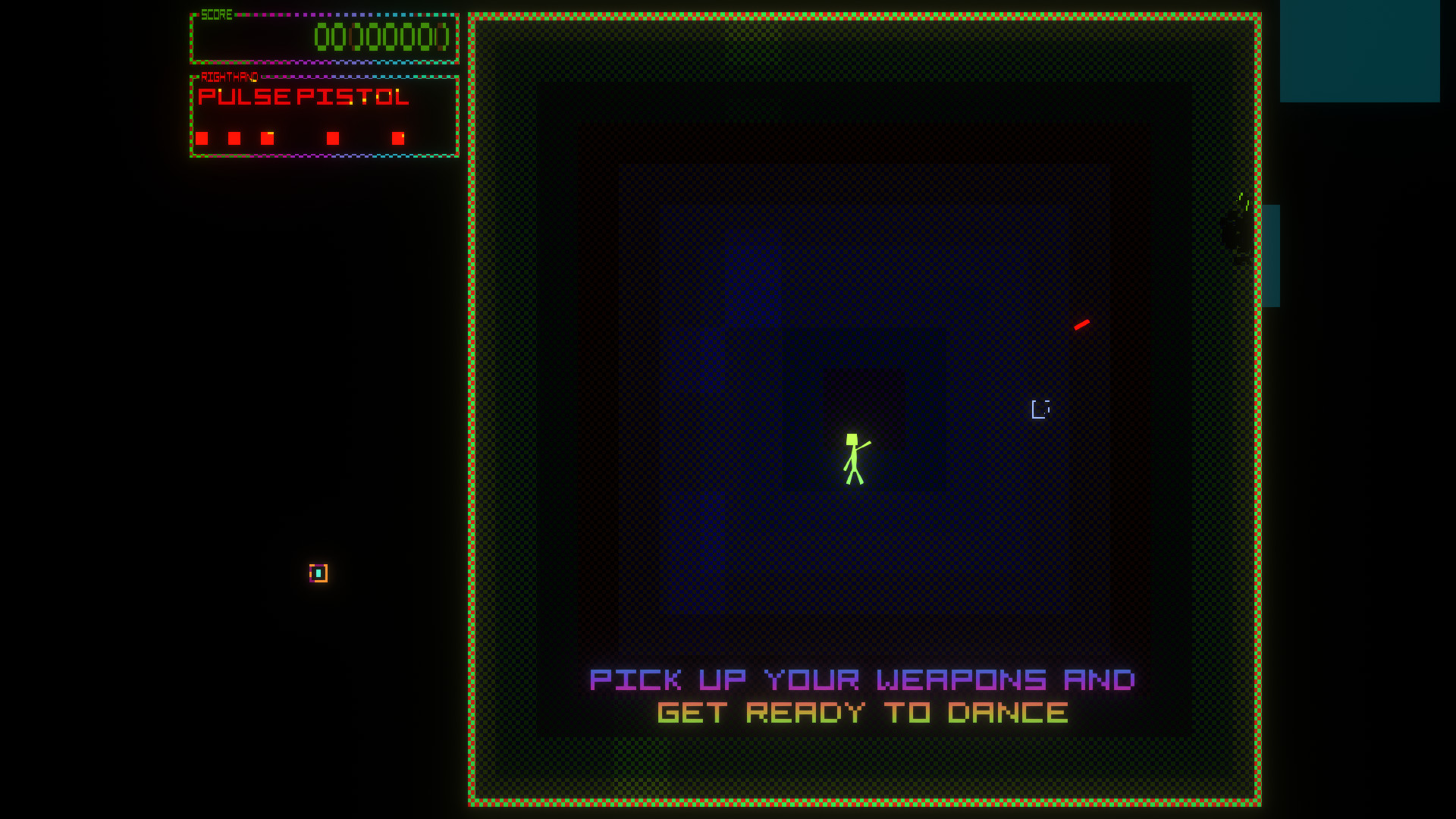Click the zero digits of the score counter
The height and width of the screenshot is (819, 1456).
click(x=381, y=36)
